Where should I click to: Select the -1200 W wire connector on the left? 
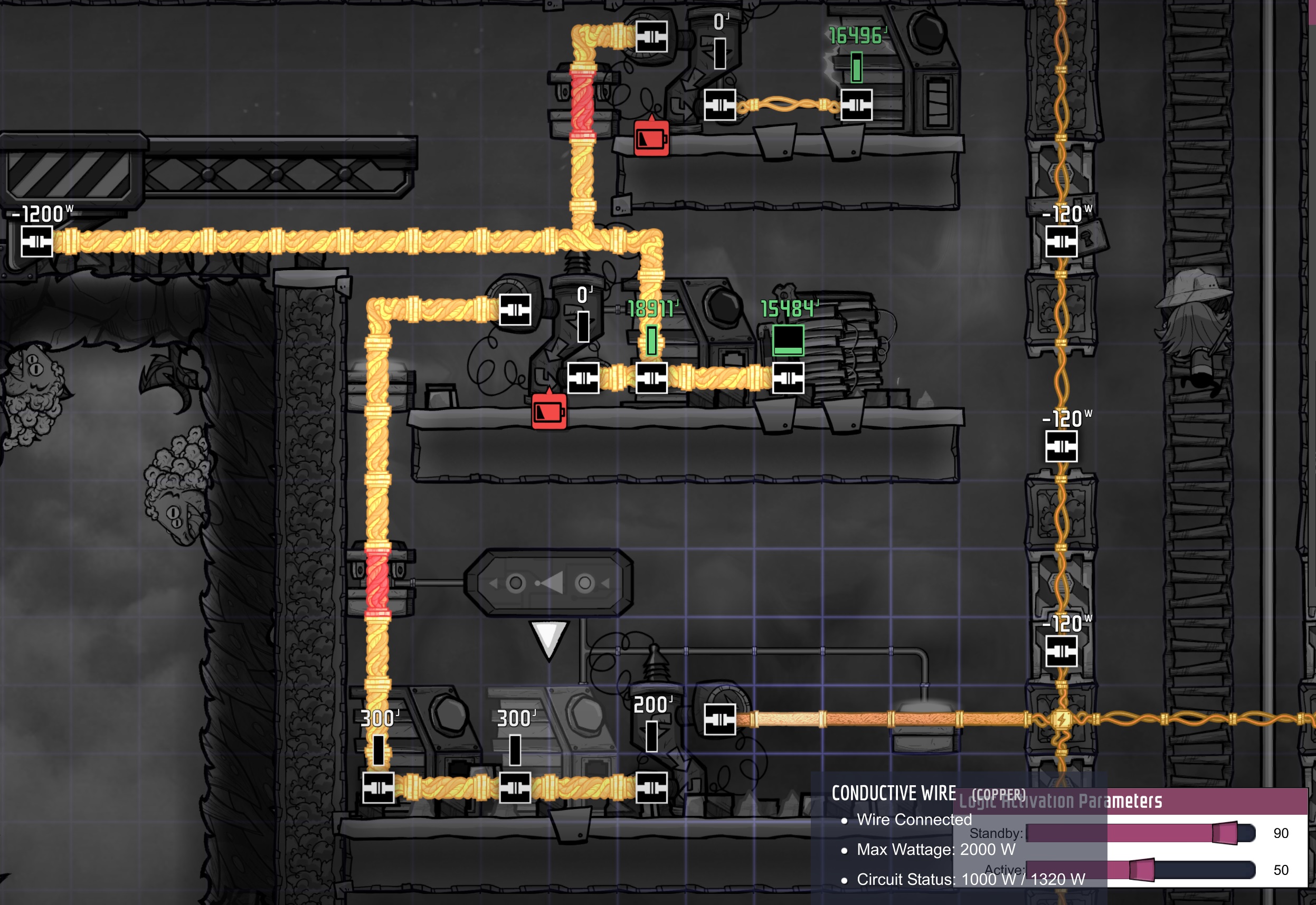[x=37, y=241]
